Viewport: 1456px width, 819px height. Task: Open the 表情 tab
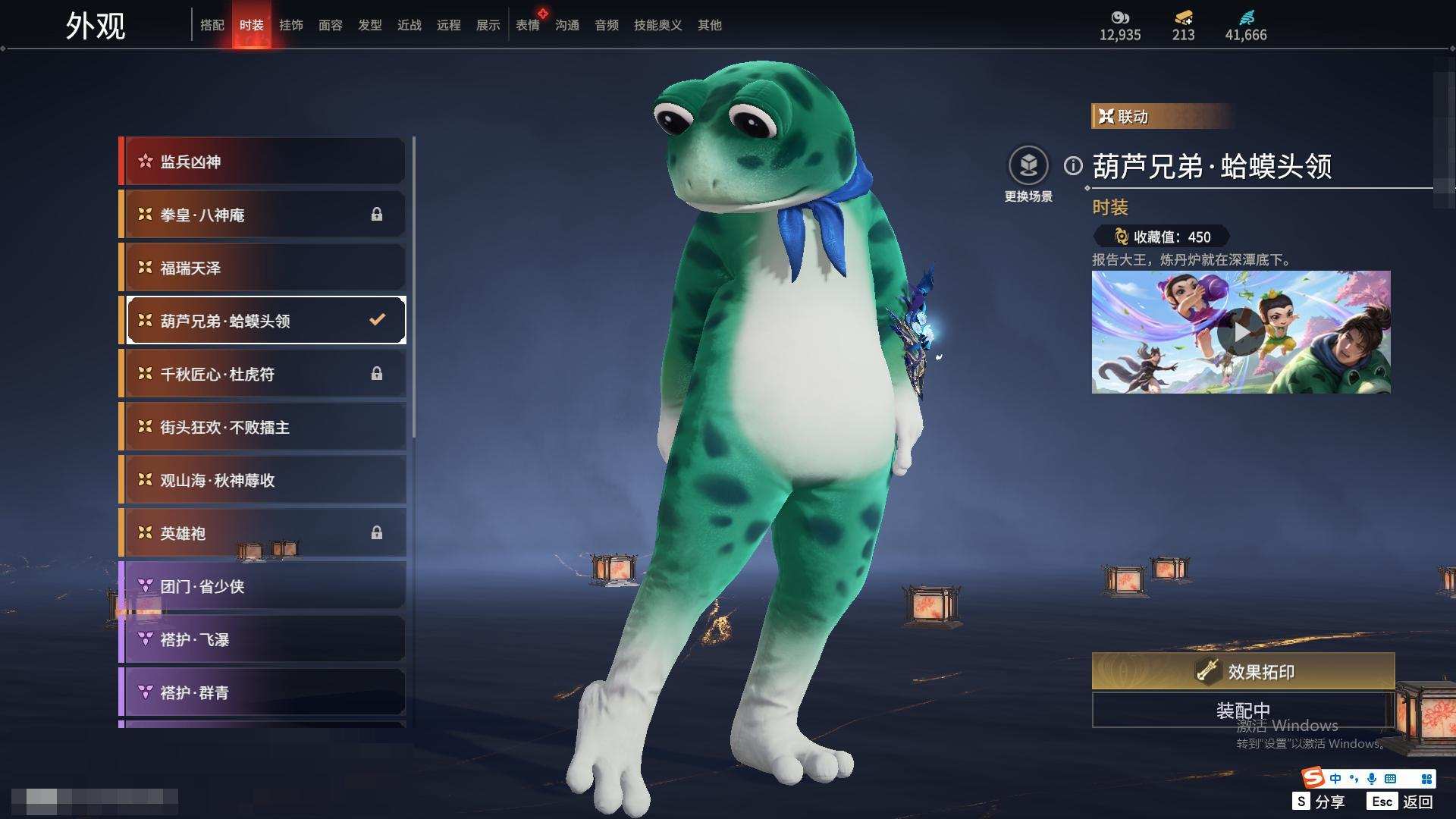click(528, 25)
